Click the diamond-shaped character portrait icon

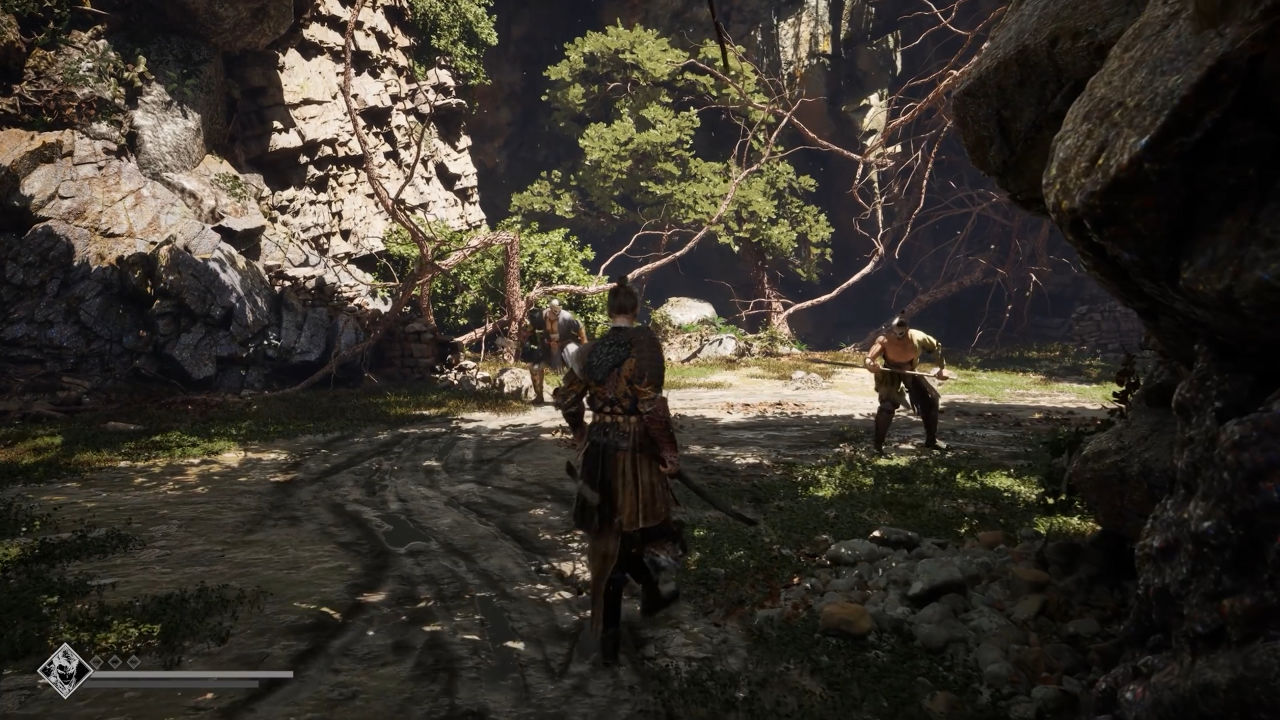pyautogui.click(x=64, y=669)
